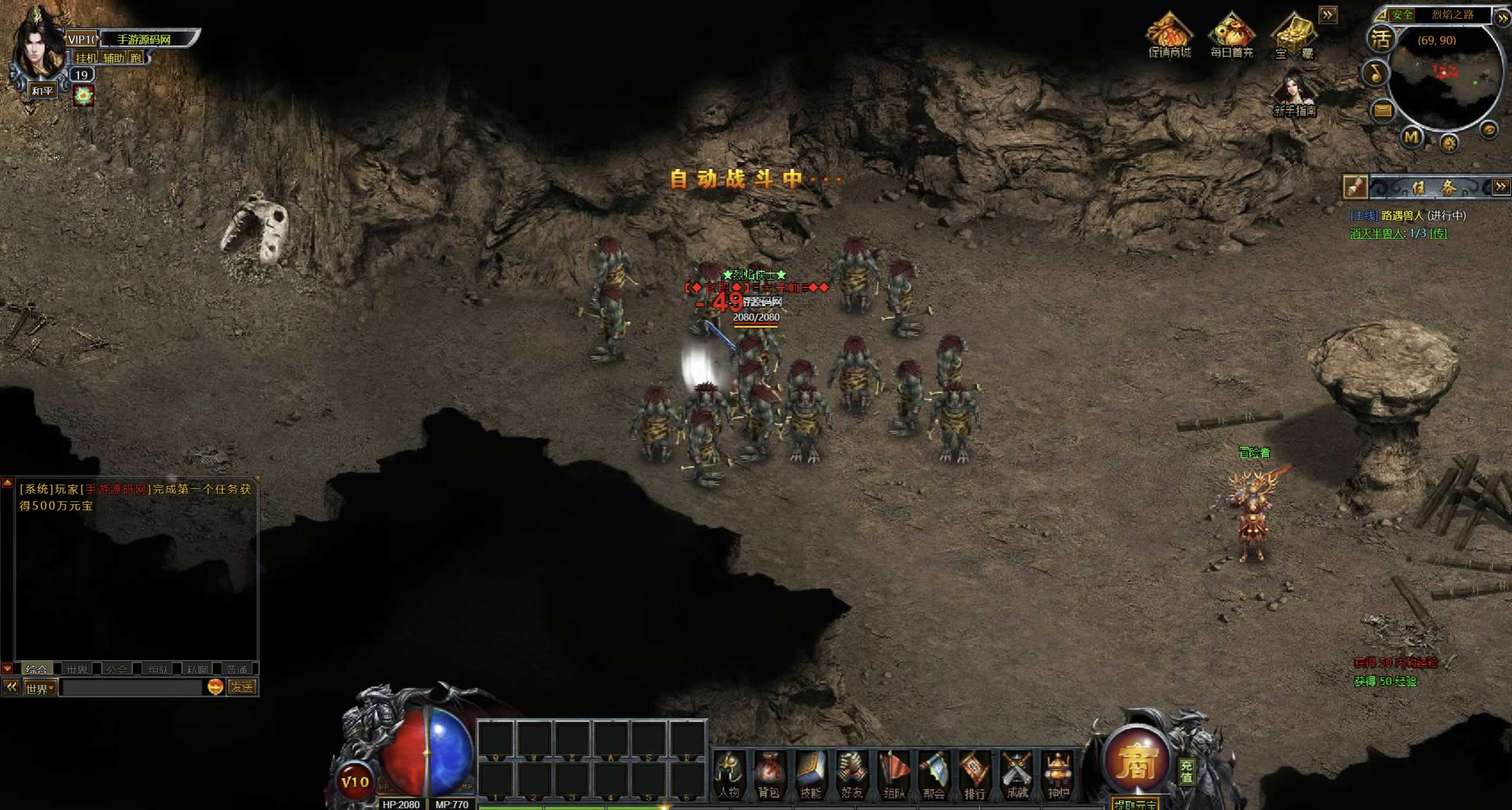This screenshot has width=1512, height=810.
Task: Open the 好友 friends list
Action: (x=852, y=774)
